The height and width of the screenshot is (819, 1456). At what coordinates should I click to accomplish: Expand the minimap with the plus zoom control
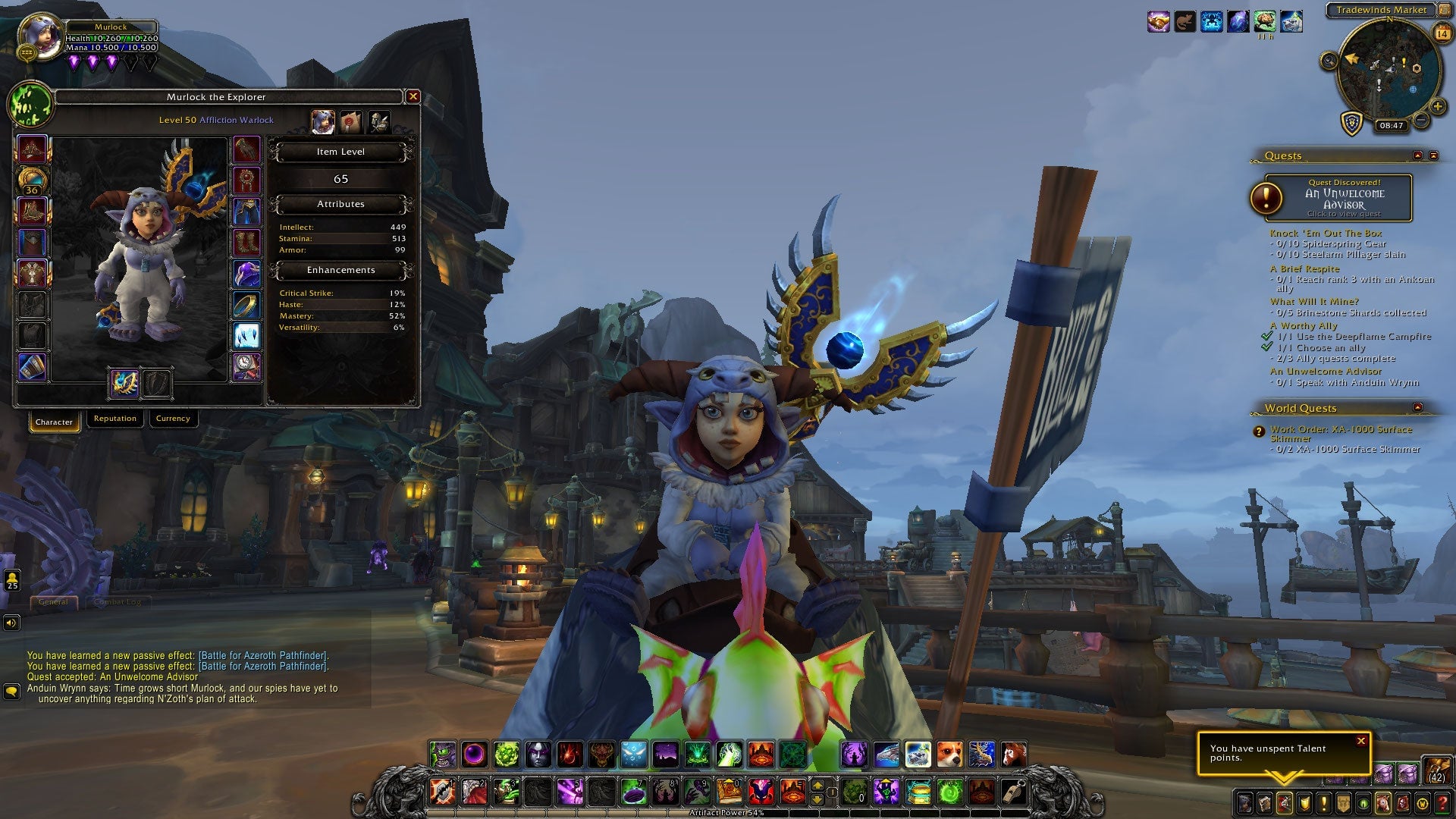[1437, 106]
